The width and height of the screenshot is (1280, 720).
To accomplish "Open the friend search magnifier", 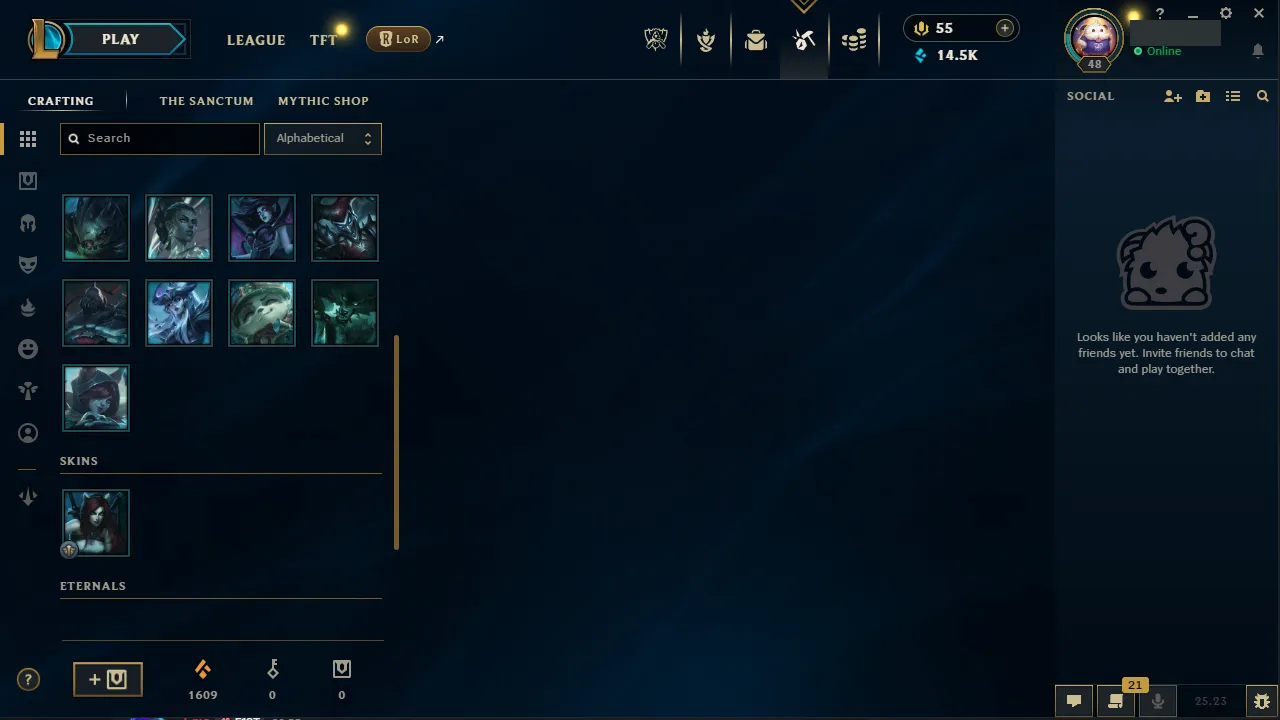I will tap(1262, 96).
